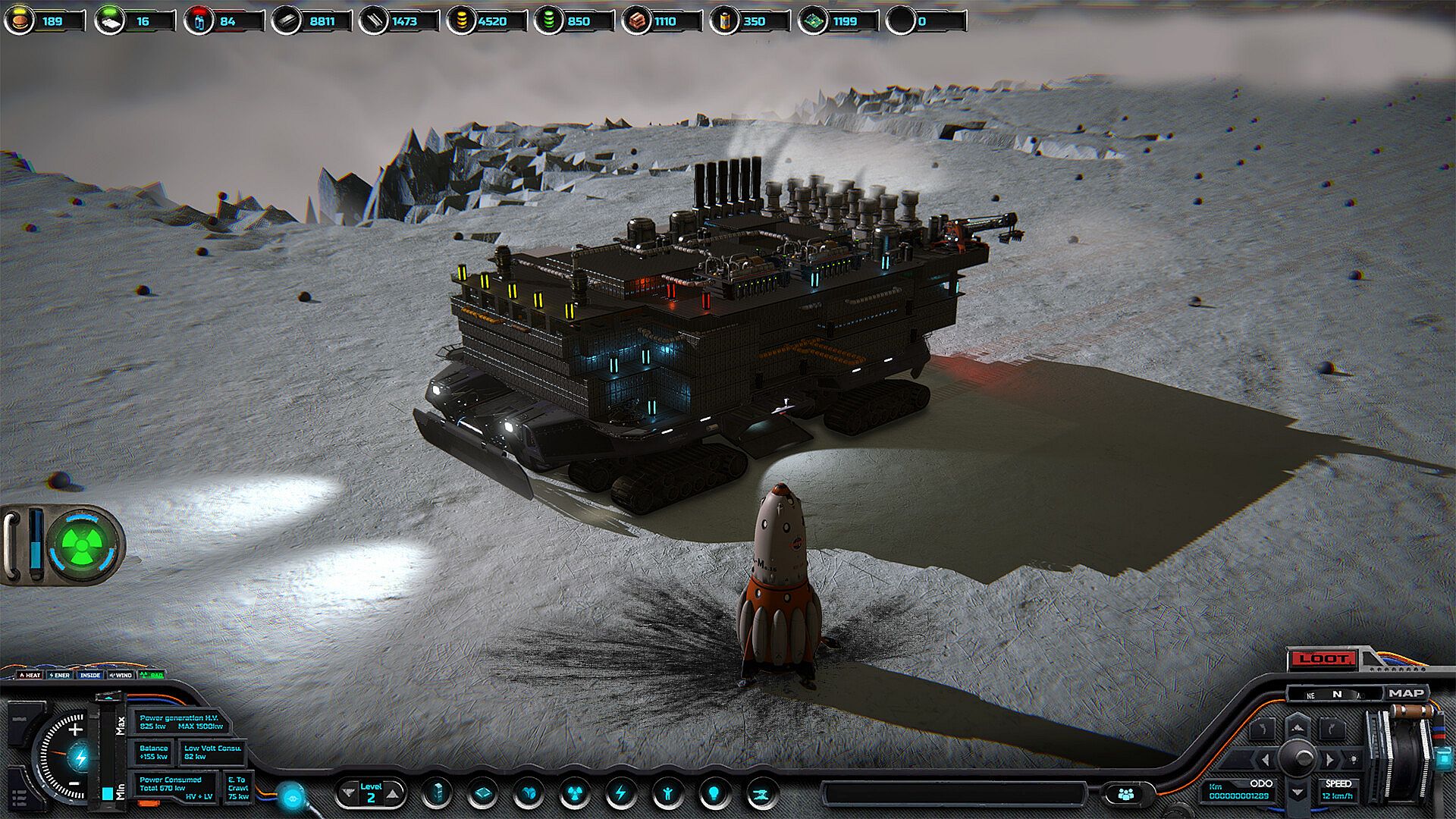Open the radiation symbol build category
Viewport: 1456px width, 819px height.
(574, 794)
